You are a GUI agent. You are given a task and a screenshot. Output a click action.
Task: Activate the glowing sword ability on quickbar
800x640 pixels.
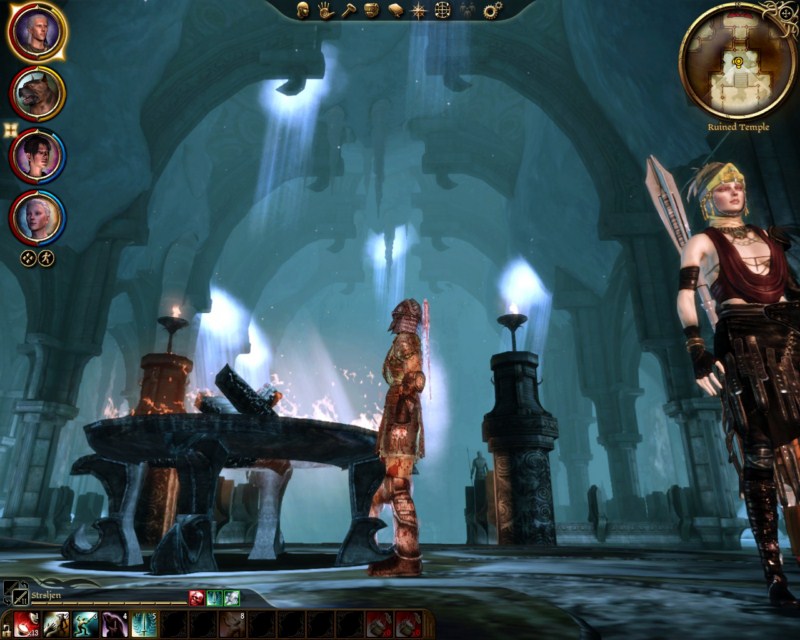coord(144,624)
